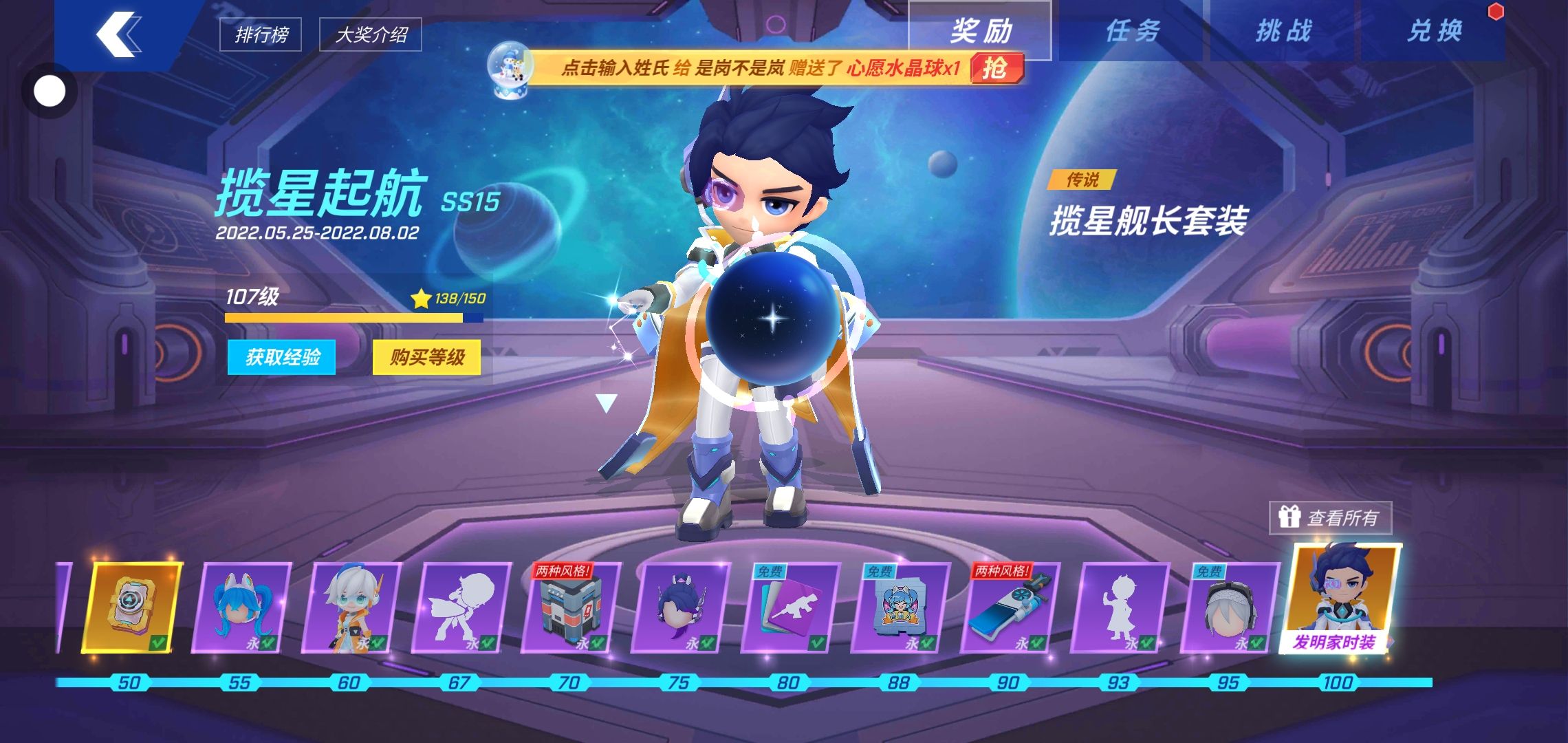Open the 排行榜 leaderboard

[261, 34]
